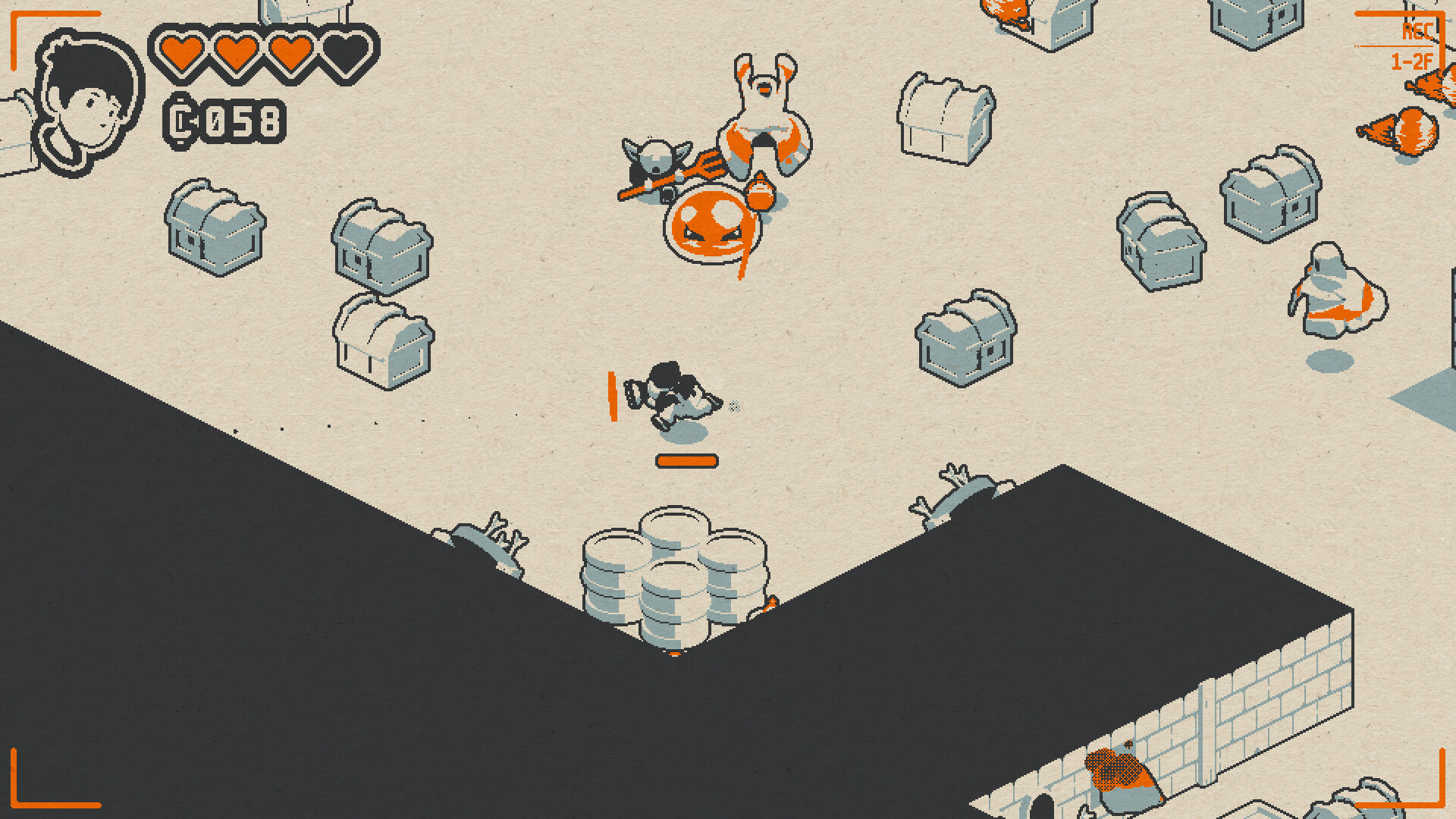Click the third filled orange heart
This screenshot has width=1456, height=819.
(x=290, y=53)
